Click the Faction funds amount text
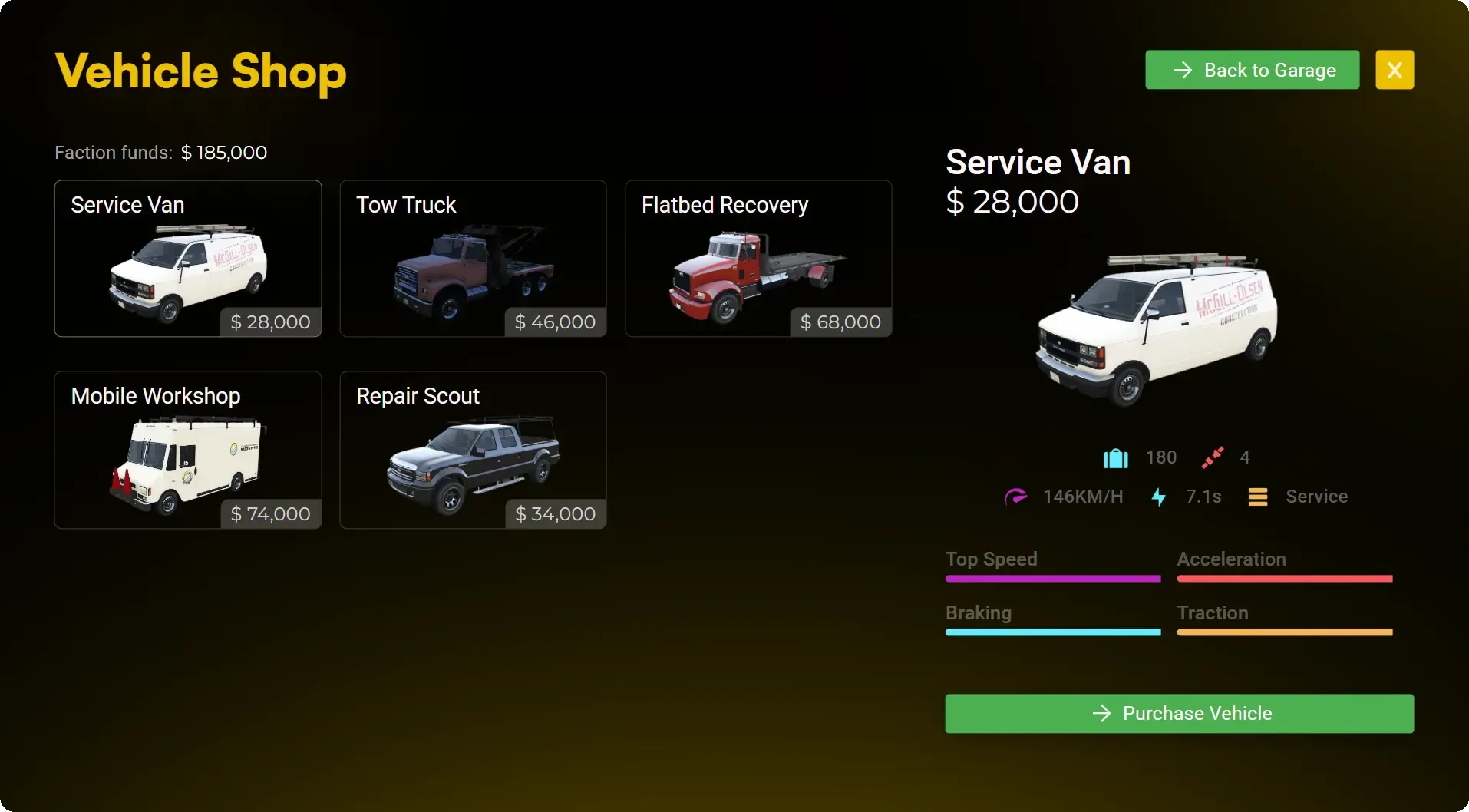 (x=223, y=152)
